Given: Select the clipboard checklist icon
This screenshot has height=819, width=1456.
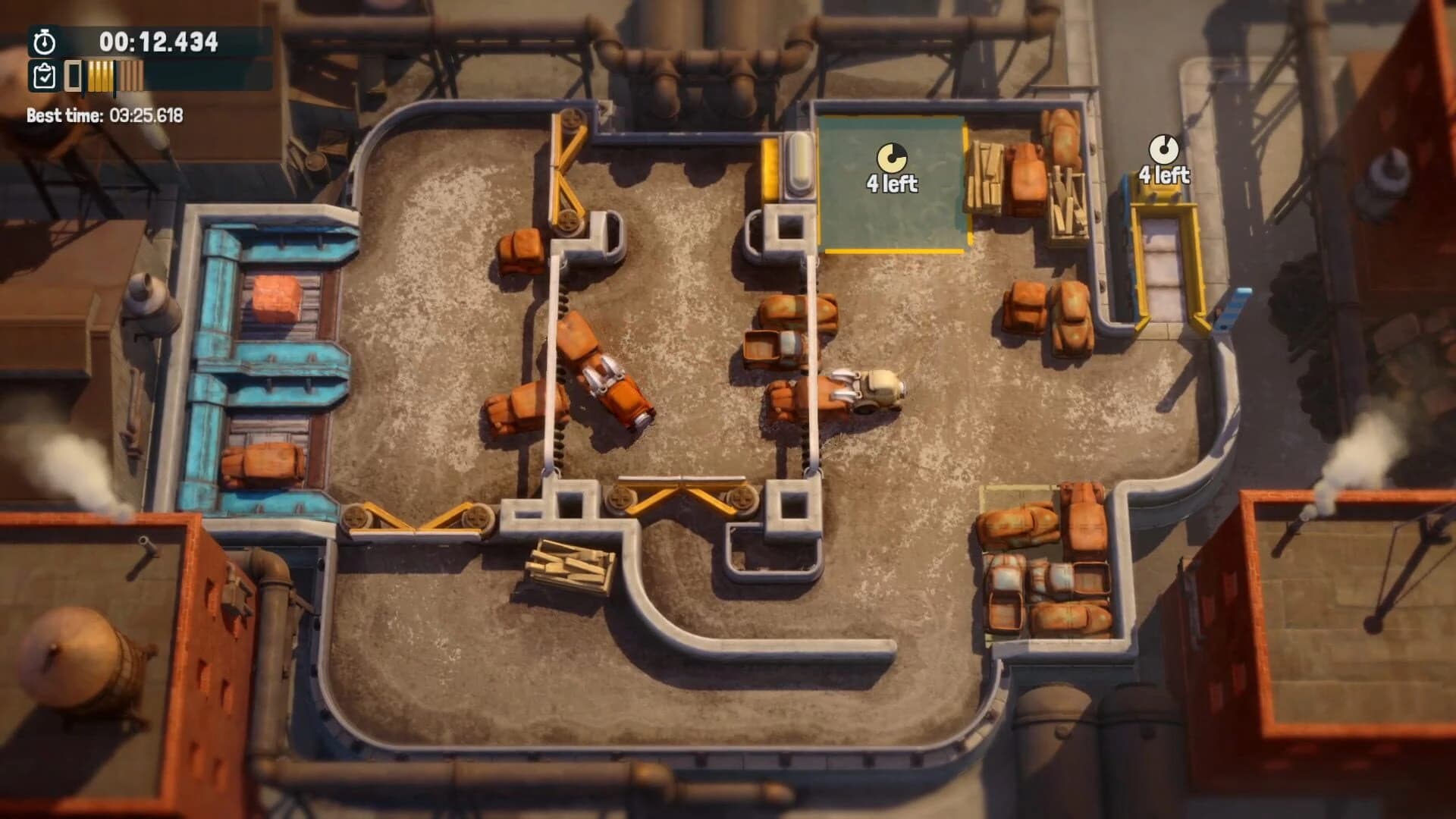Looking at the screenshot, I should (43, 77).
